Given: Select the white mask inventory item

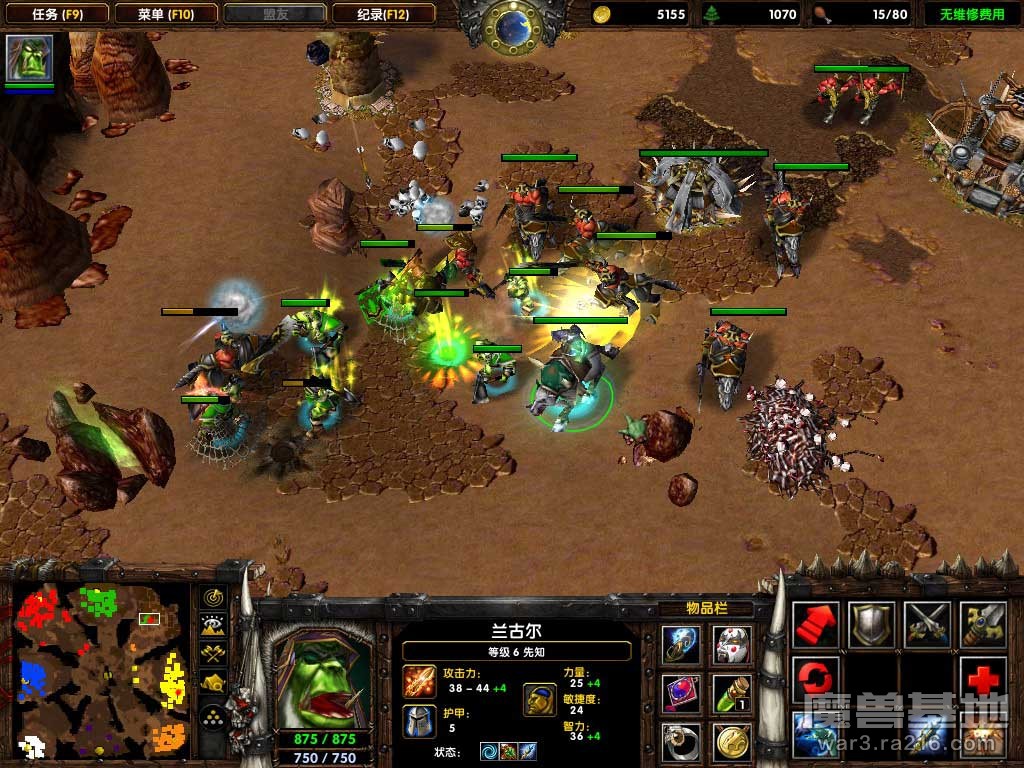Looking at the screenshot, I should coord(732,645).
